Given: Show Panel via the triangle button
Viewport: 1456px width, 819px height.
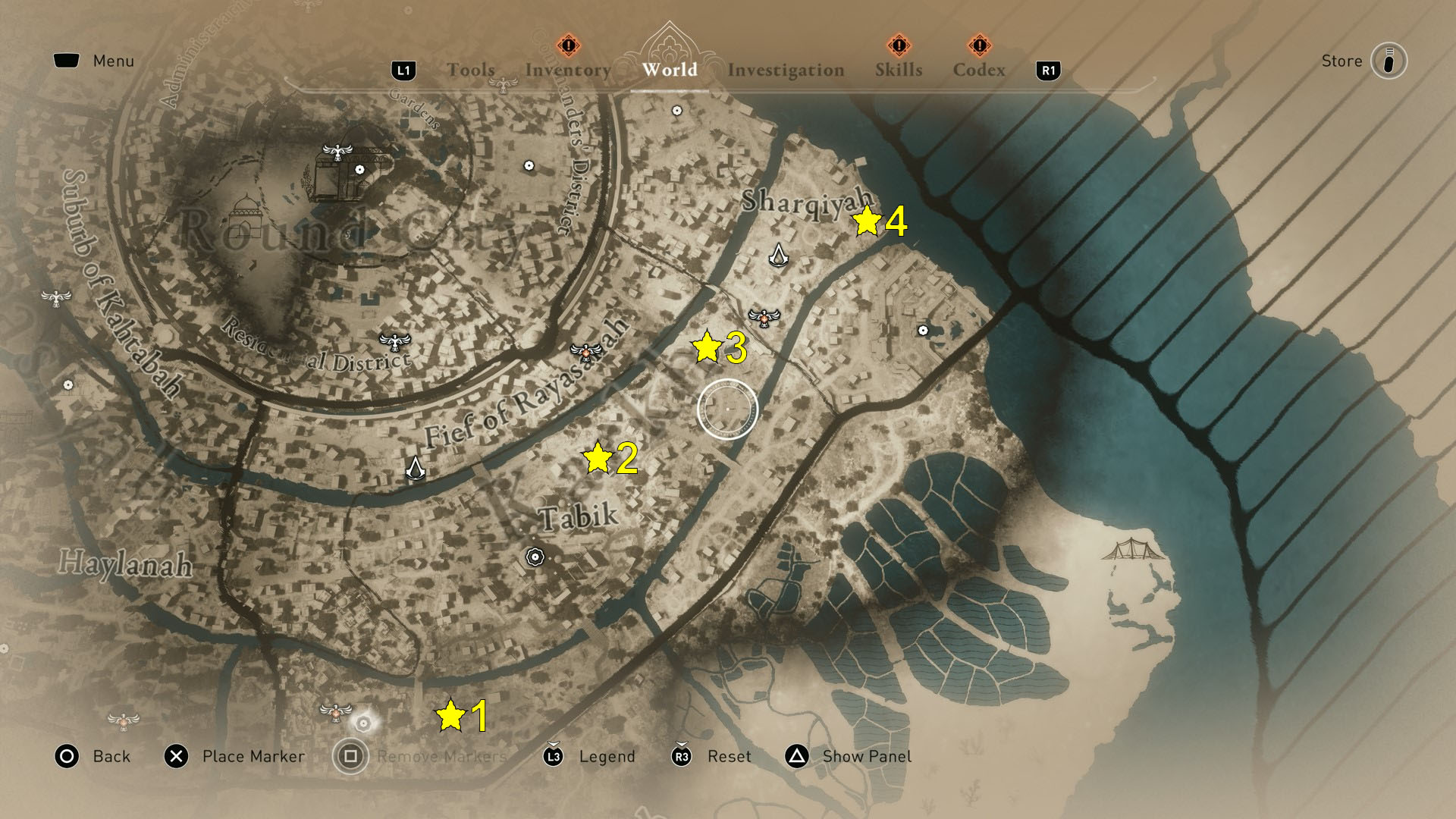Looking at the screenshot, I should coord(797,756).
